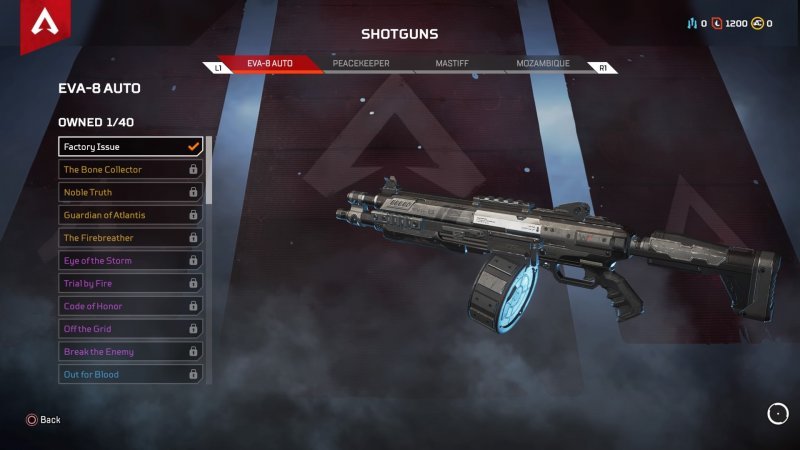This screenshot has height=450, width=800.
Task: Click the skin list scrollbar
Action: coord(209,170)
